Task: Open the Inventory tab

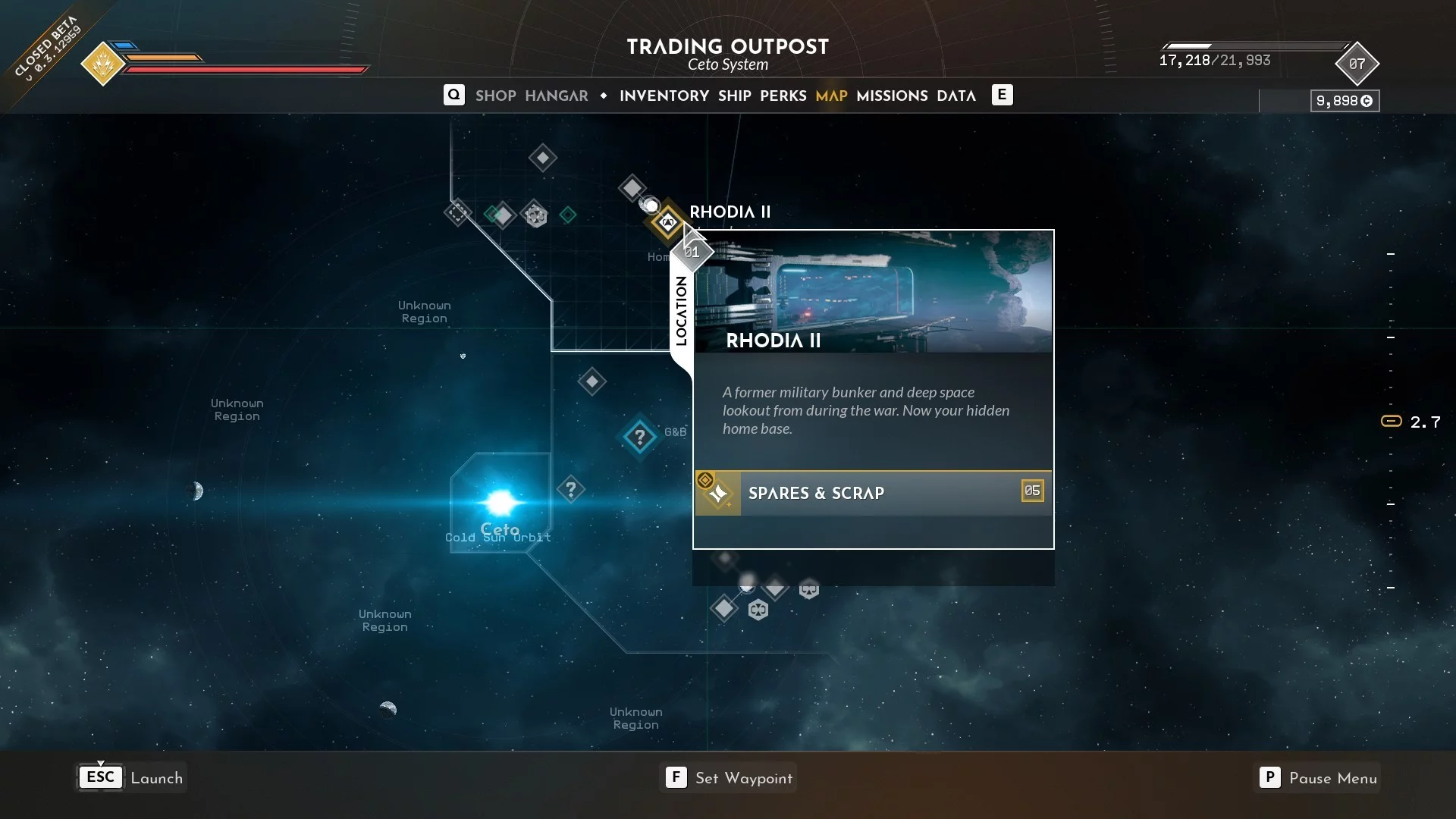Action: pos(664,96)
